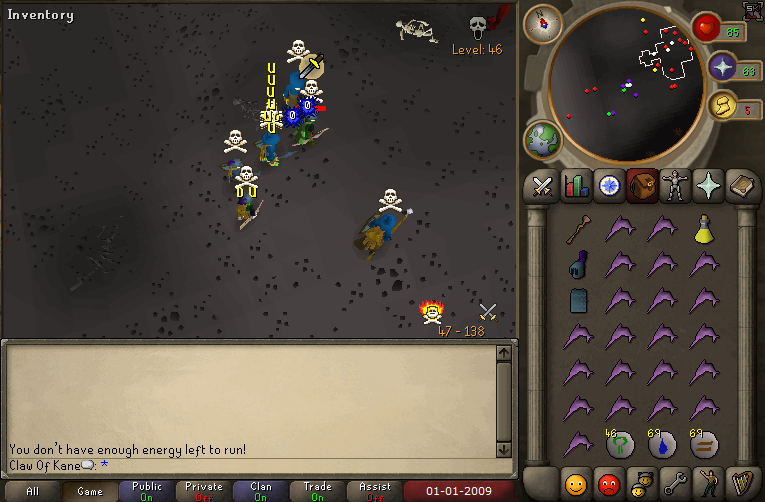Image resolution: width=765 pixels, height=502 pixels.
Task: Toggle the Trade chat filter
Action: coord(318,491)
